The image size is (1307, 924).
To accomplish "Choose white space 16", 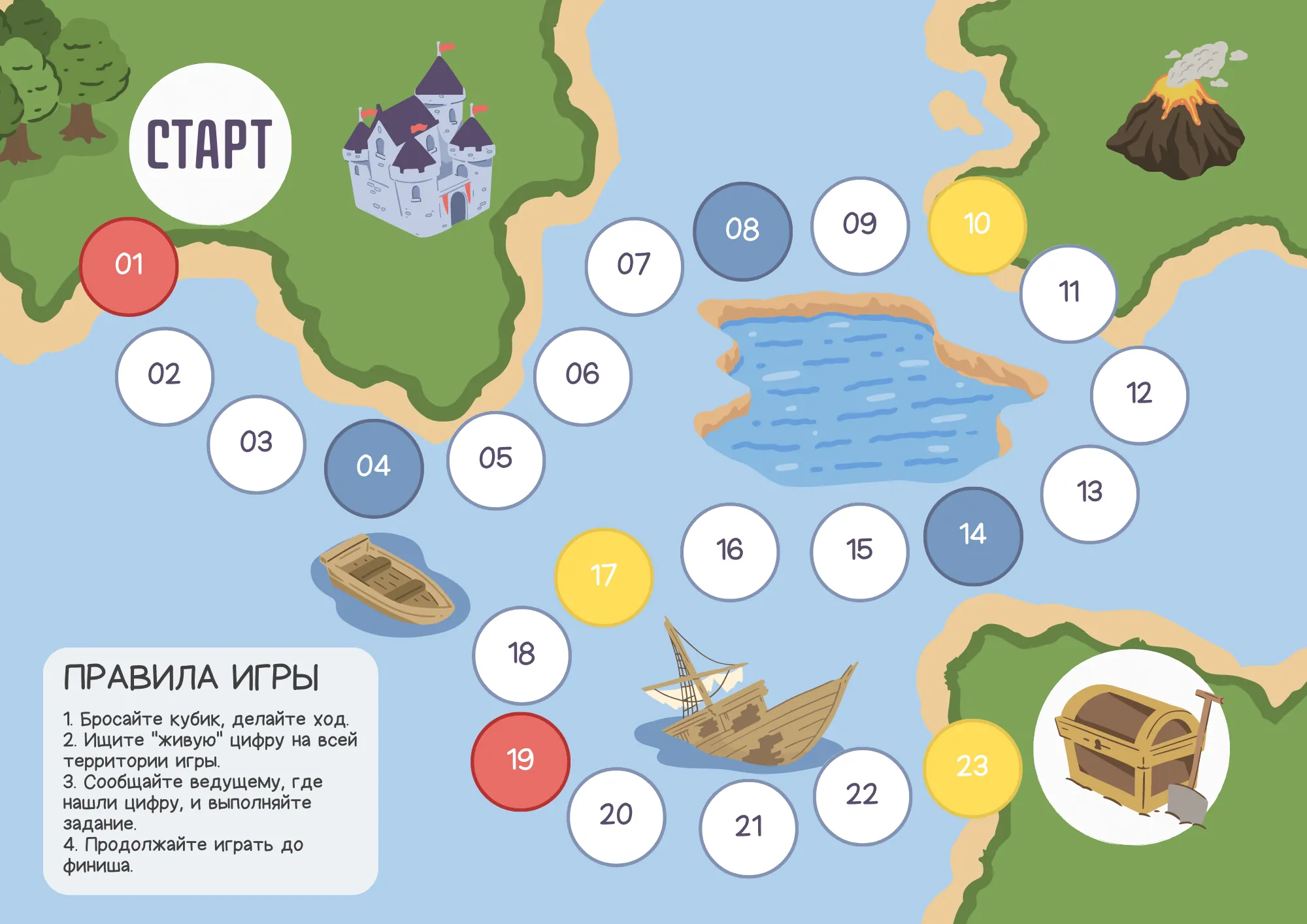I will (x=729, y=552).
